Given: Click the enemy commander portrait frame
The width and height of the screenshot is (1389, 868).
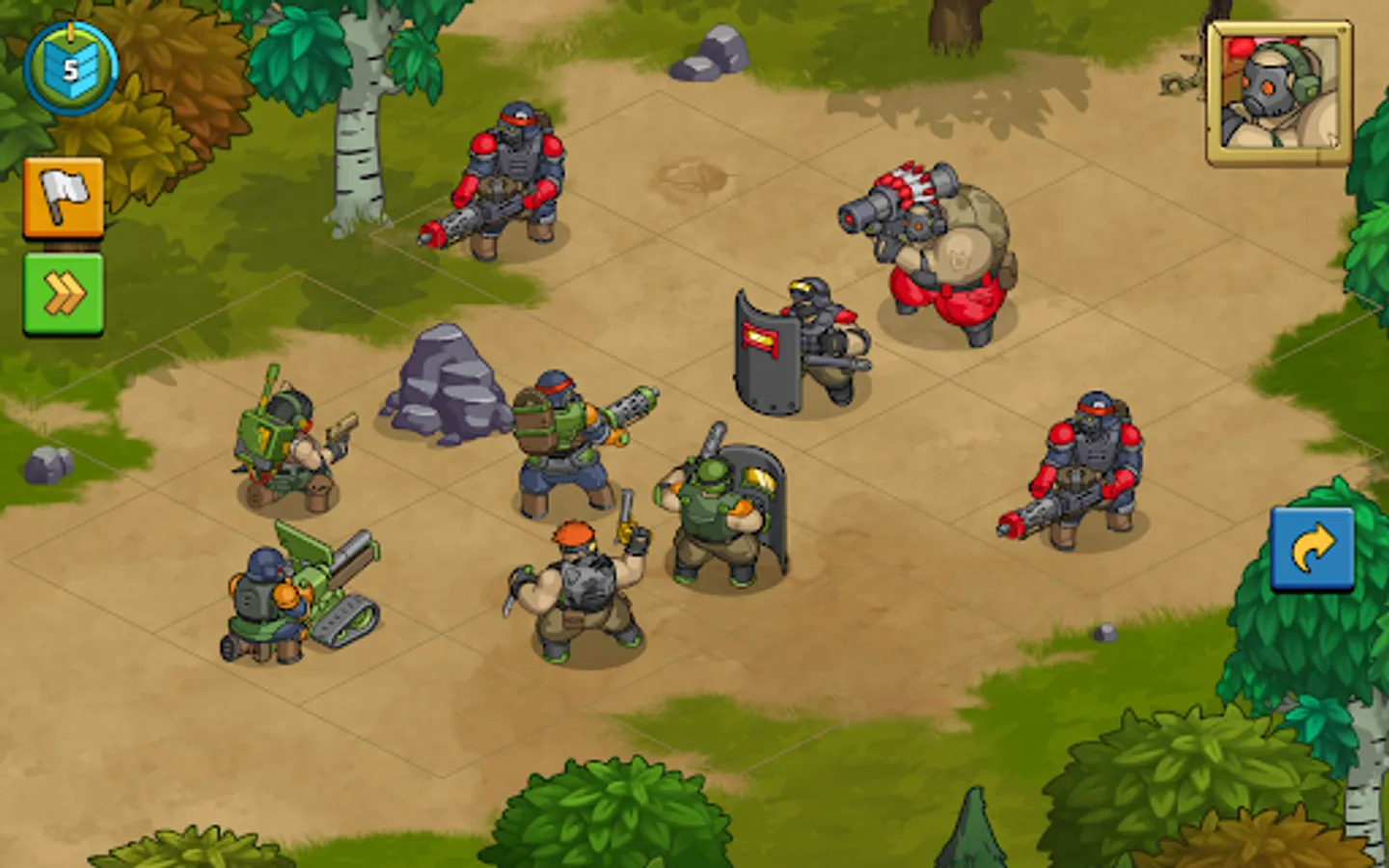Looking at the screenshot, I should click(1275, 92).
